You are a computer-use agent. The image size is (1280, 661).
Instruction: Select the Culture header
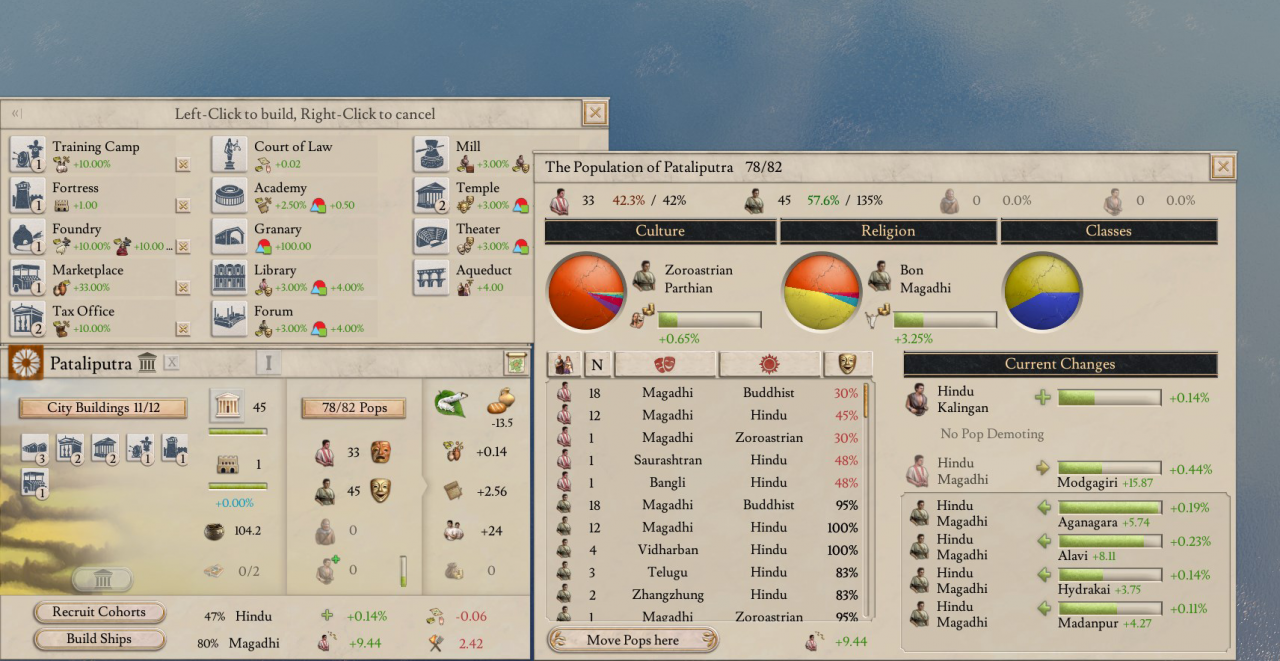point(660,231)
